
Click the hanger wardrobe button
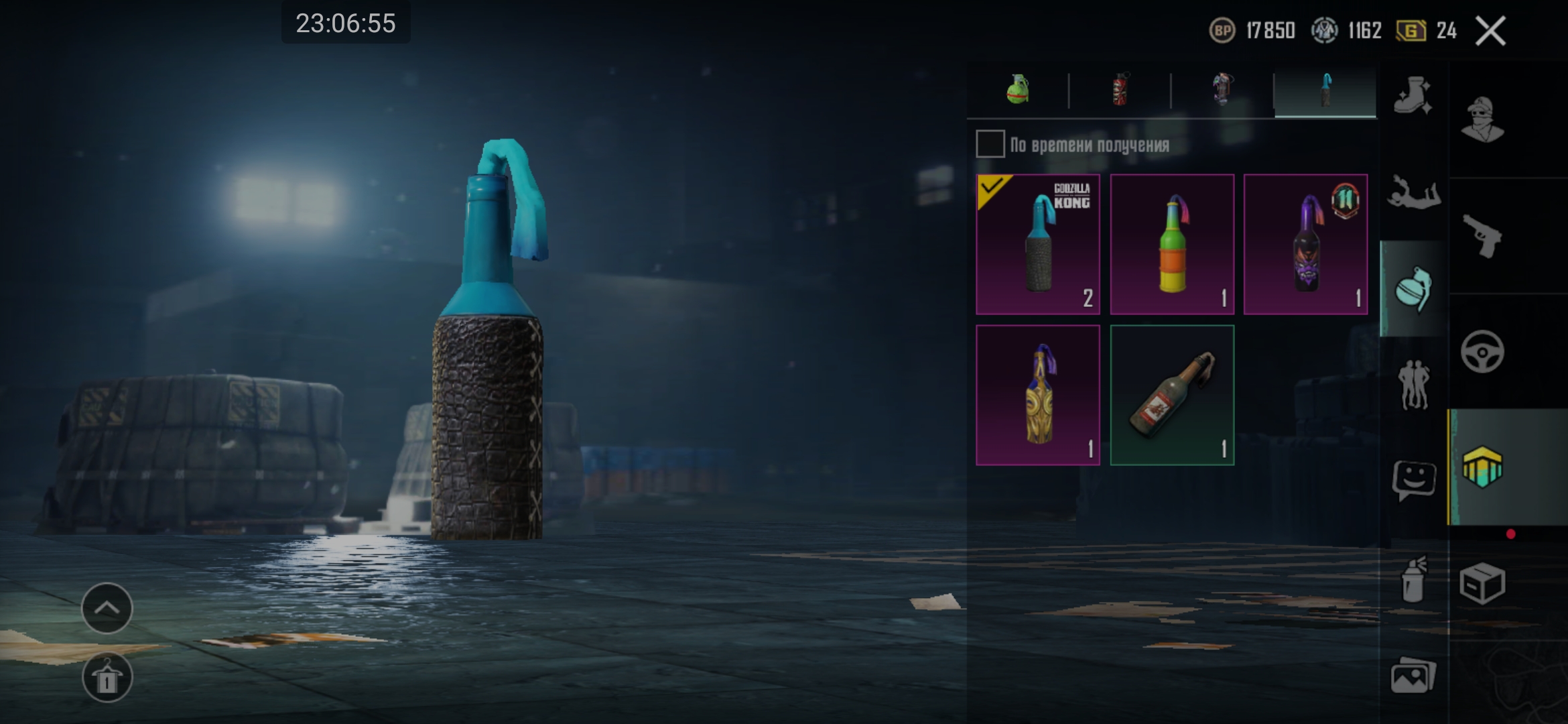coord(107,678)
